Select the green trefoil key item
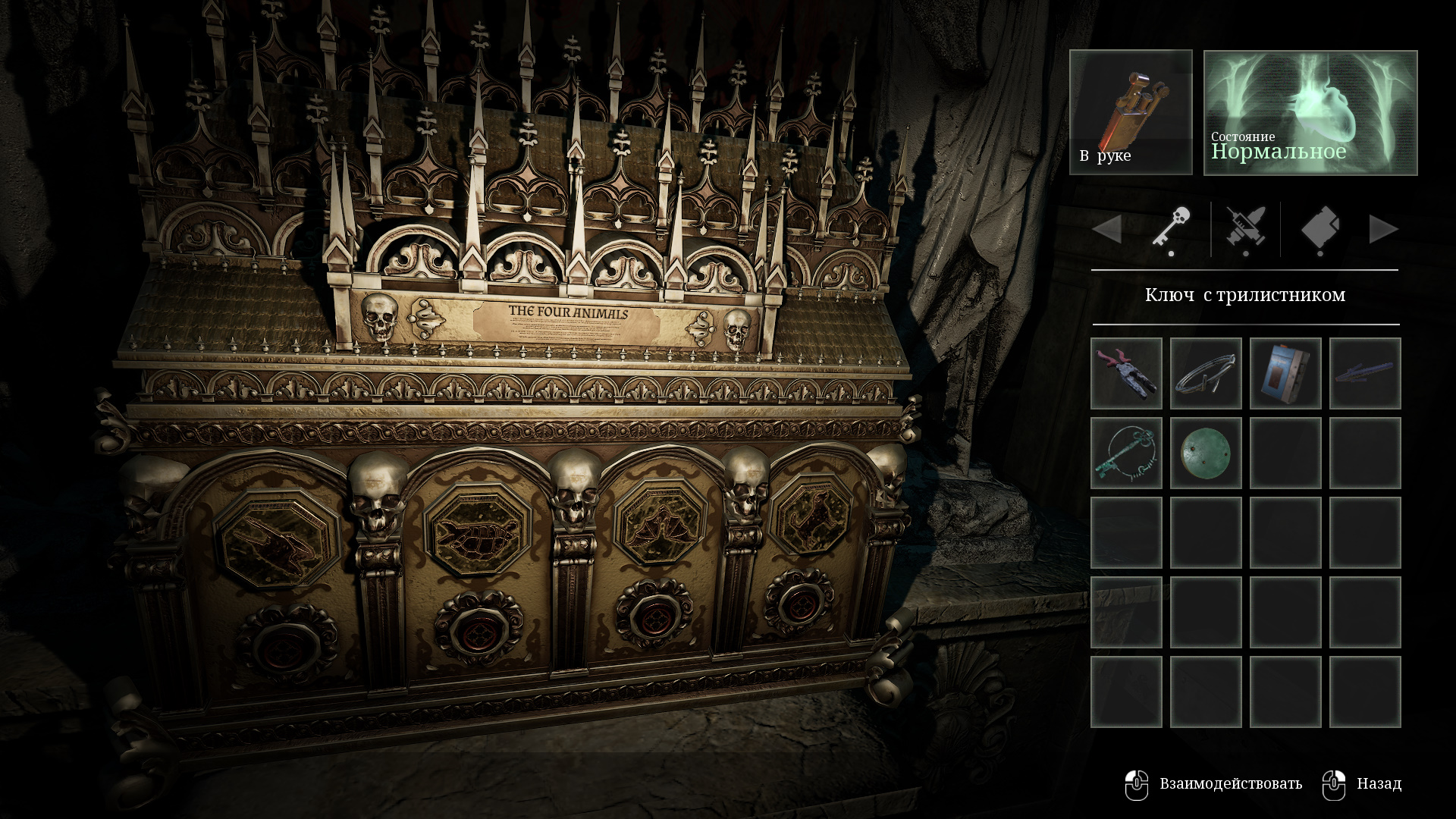The height and width of the screenshot is (819, 1456). [x=1126, y=453]
